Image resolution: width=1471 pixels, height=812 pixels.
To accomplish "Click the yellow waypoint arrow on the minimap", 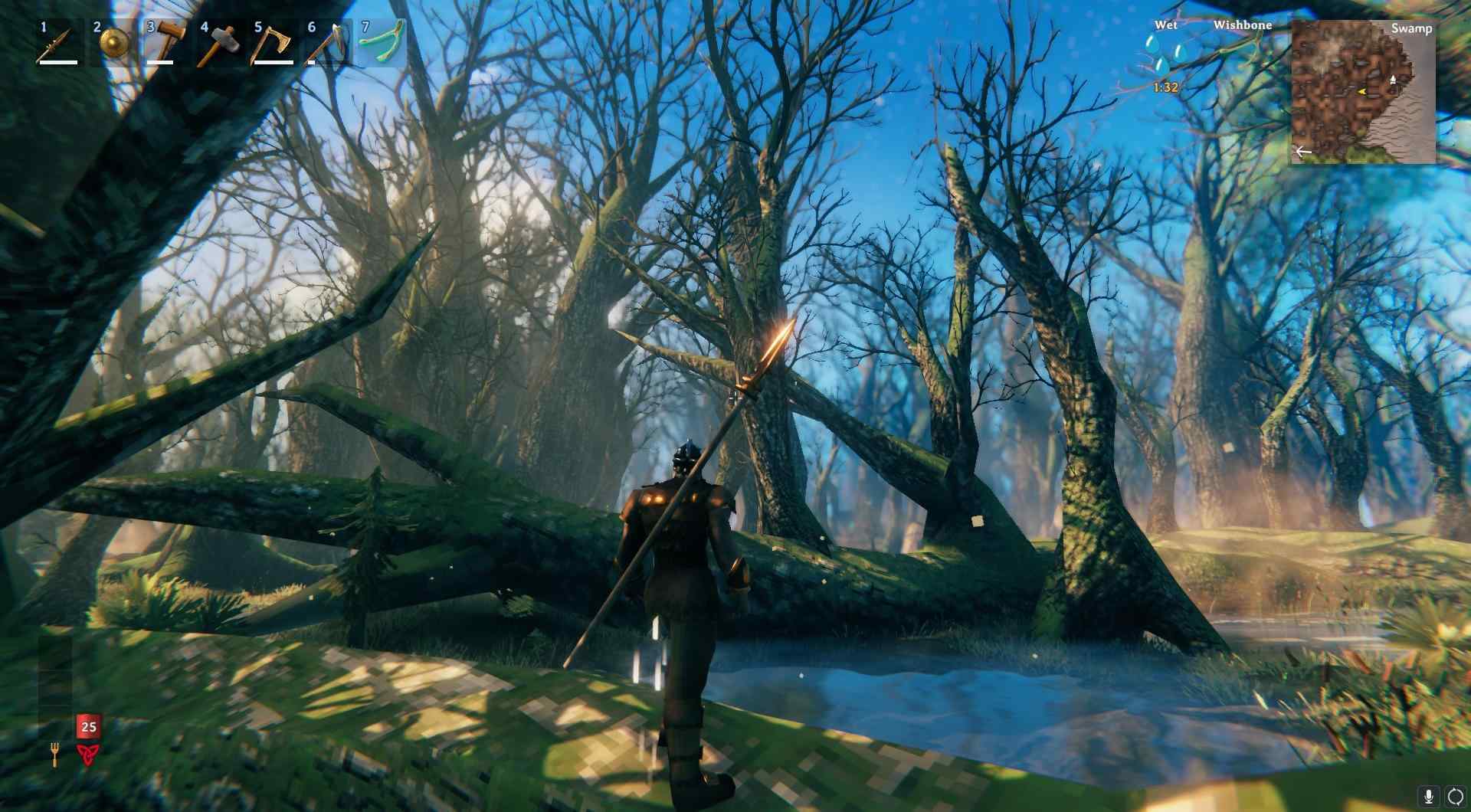I will pos(1361,92).
